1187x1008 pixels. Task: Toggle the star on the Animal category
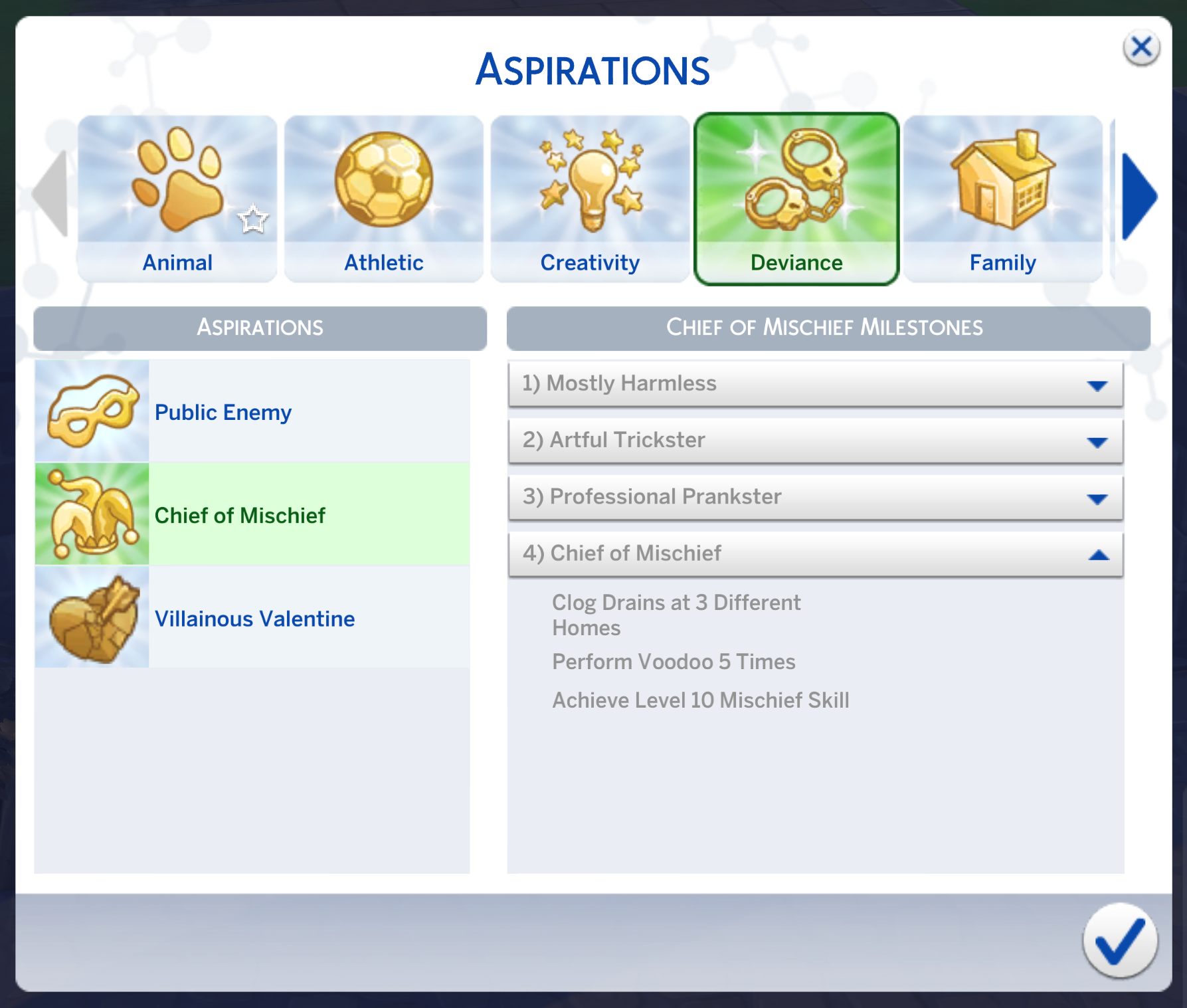254,218
